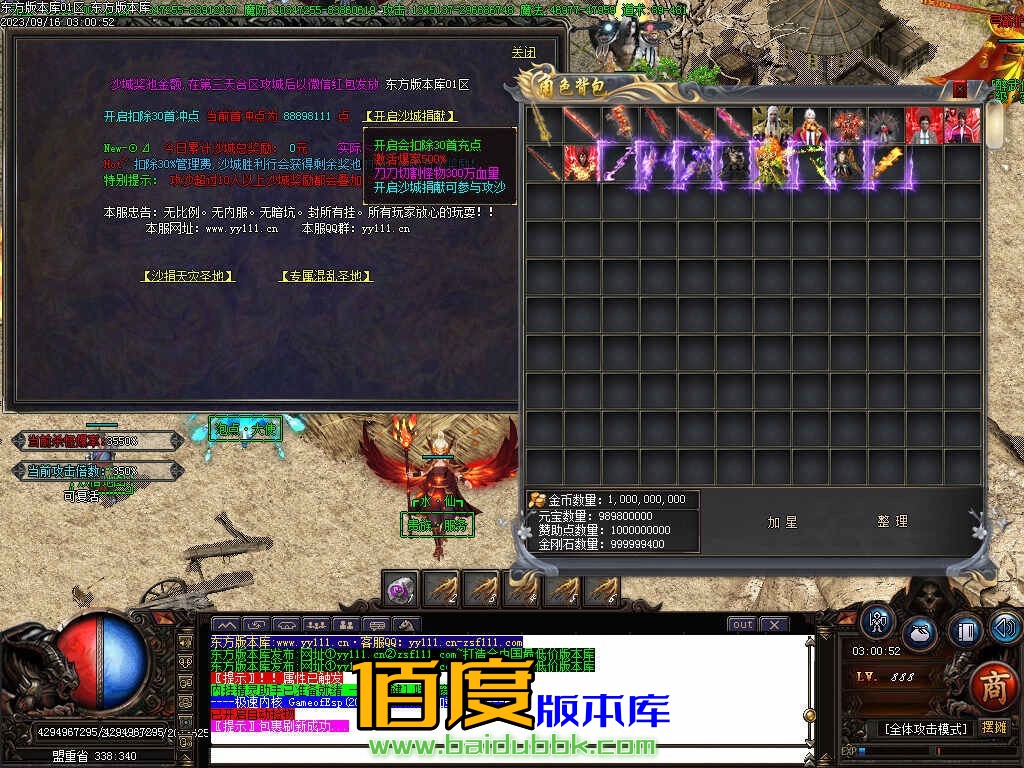
Task: Toggle sound with the speaker icon
Action: 1004,628
